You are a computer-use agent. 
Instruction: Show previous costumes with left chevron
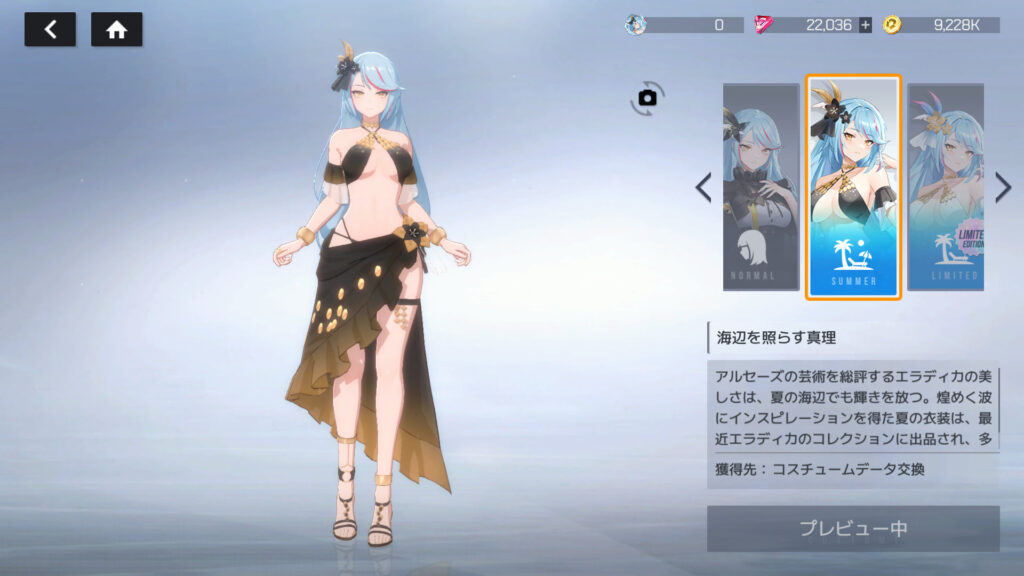coord(704,187)
